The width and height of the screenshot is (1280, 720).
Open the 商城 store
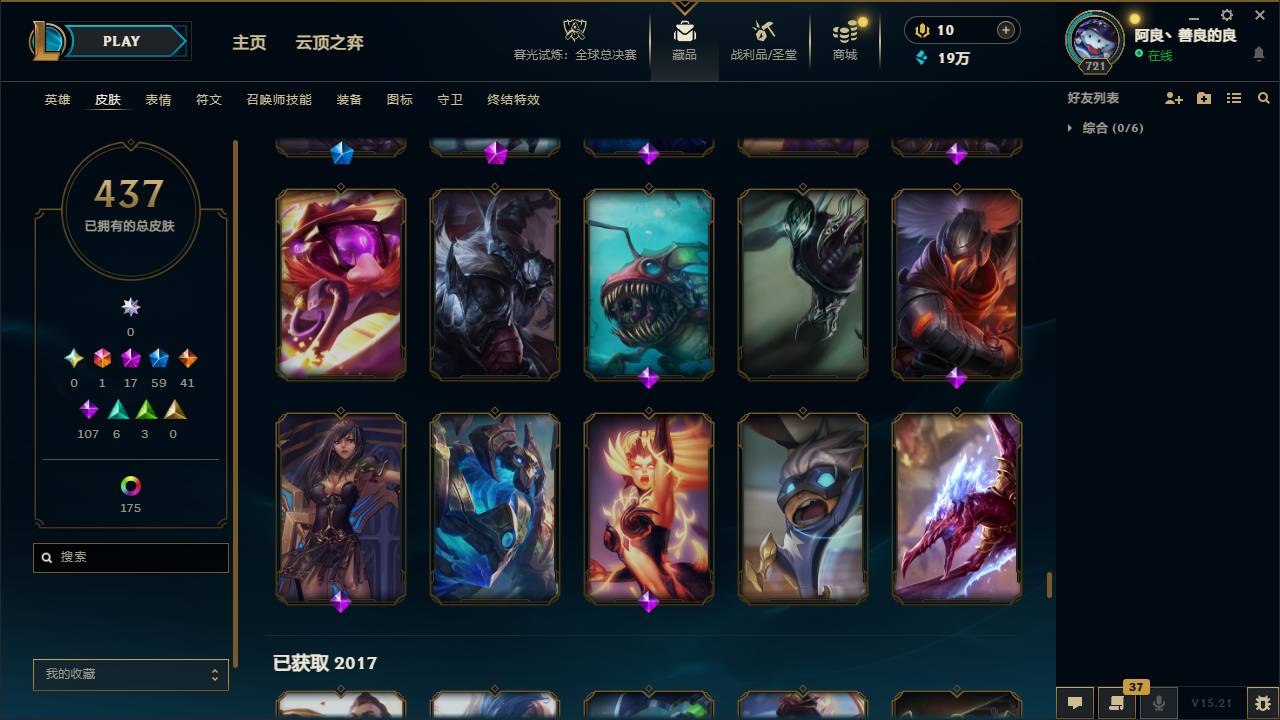[x=843, y=40]
